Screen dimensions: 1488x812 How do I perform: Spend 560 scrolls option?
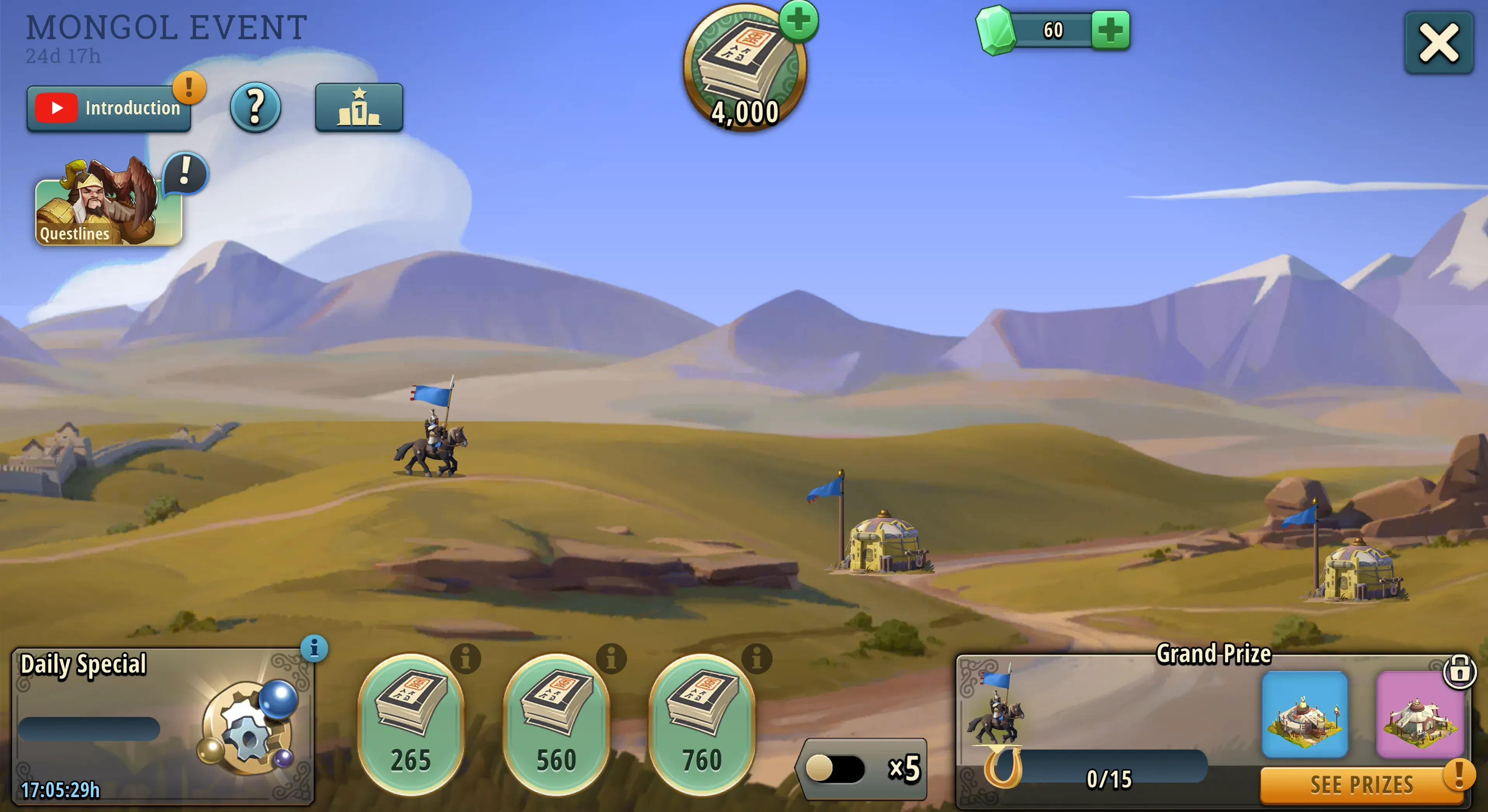[556, 725]
